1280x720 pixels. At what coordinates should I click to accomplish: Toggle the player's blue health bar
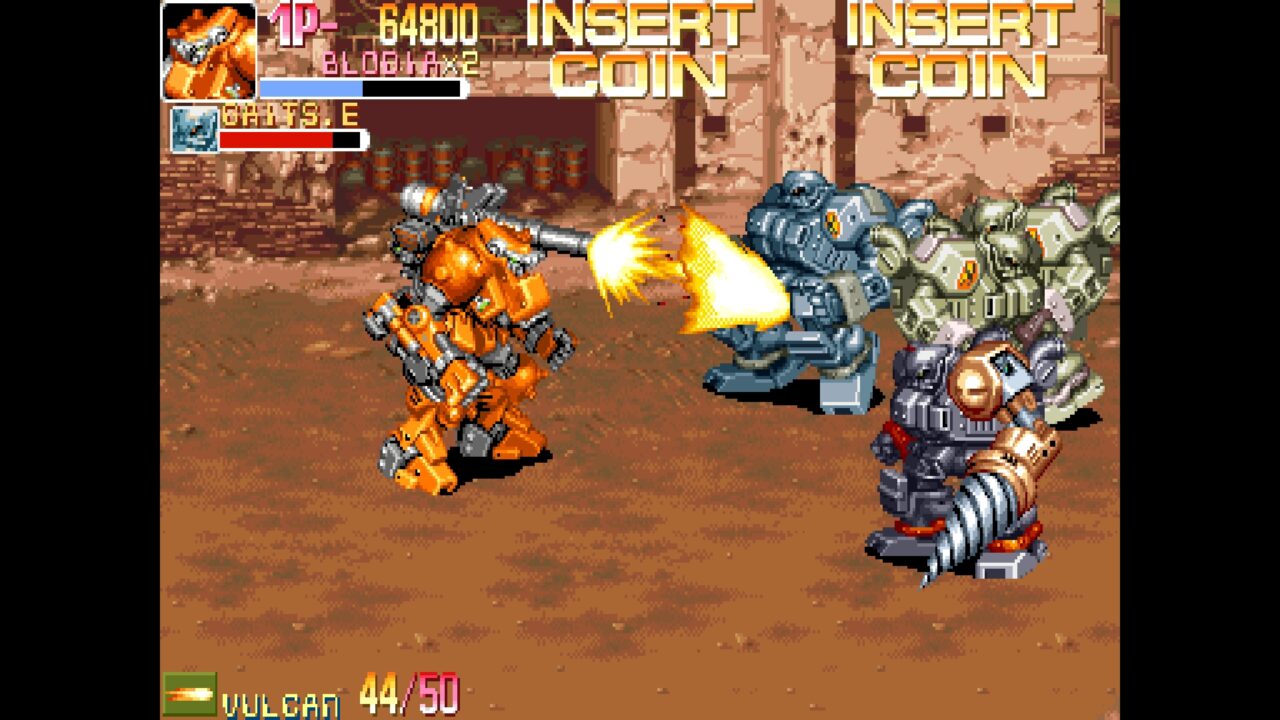tap(310, 89)
